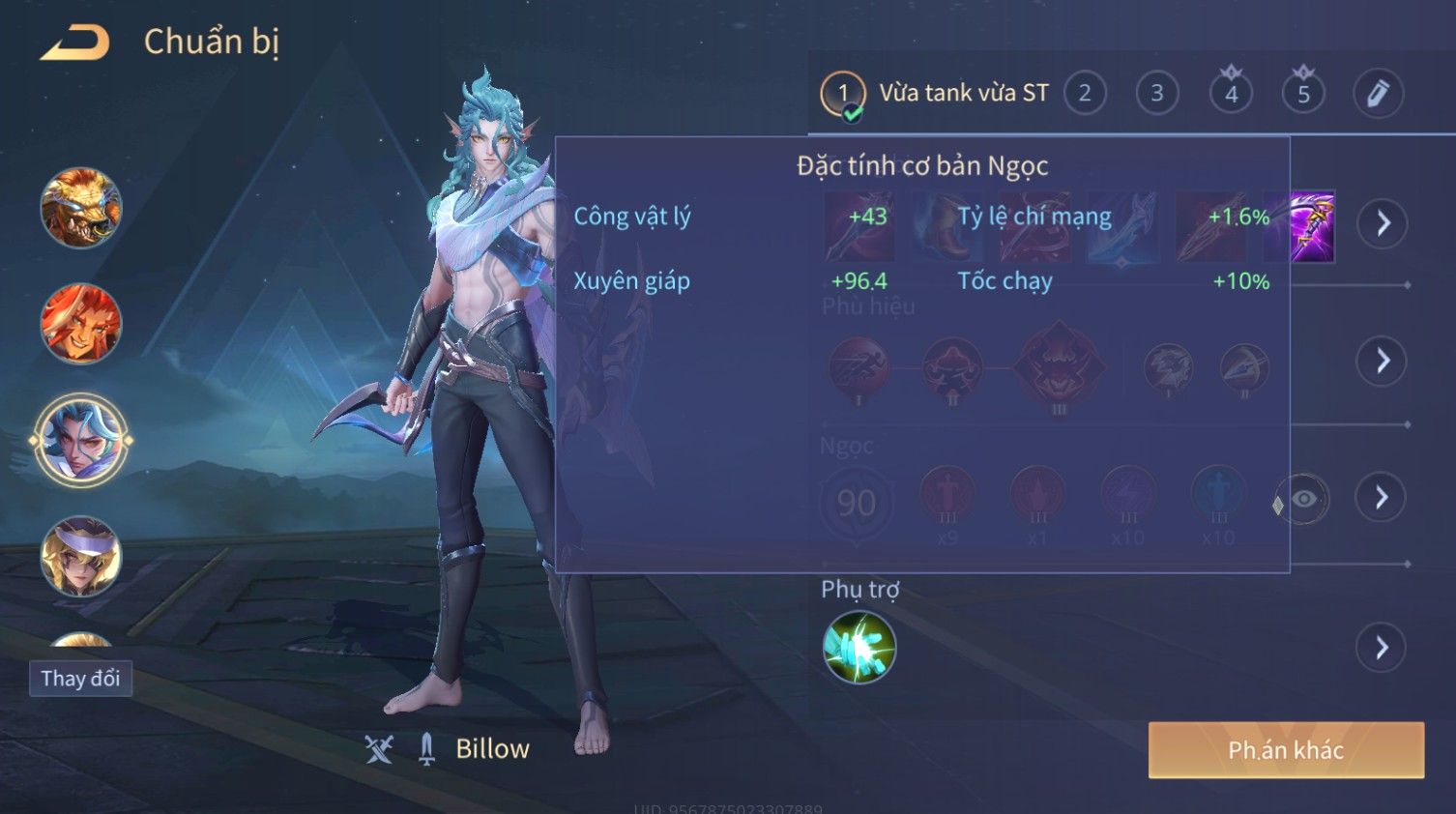Switch to build preset 4

point(1231,94)
